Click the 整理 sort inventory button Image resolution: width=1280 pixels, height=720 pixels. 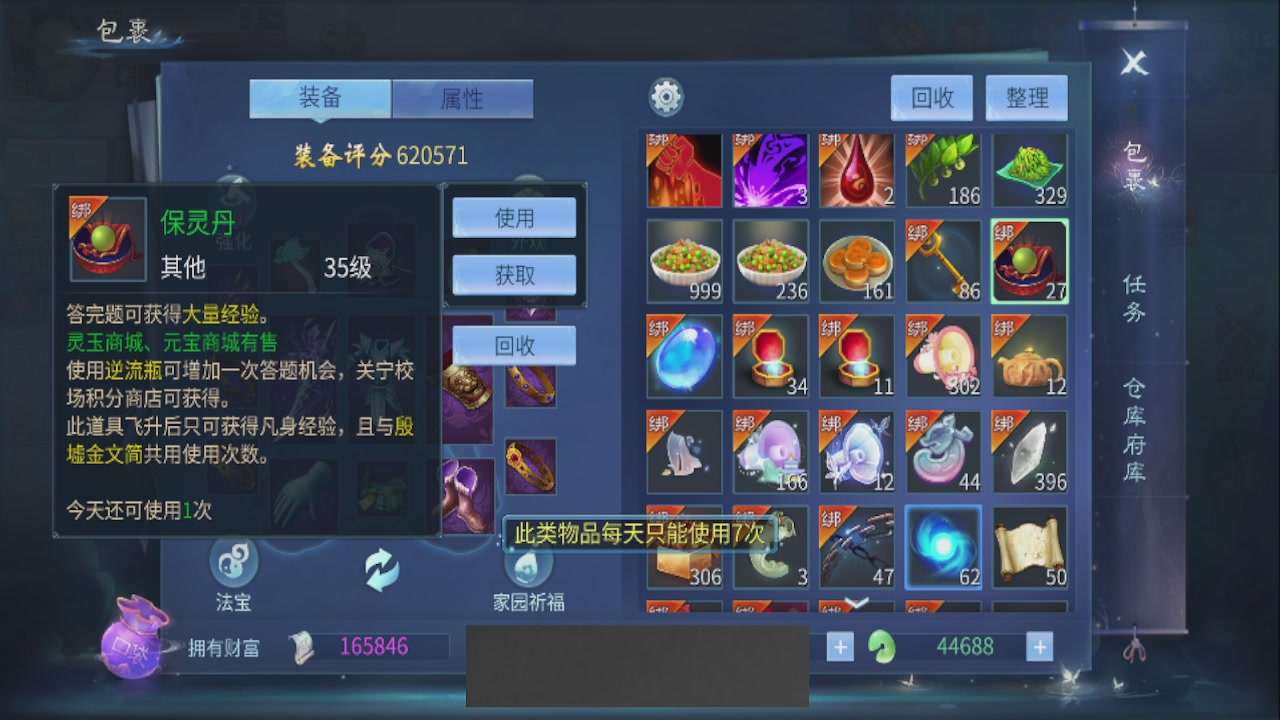pos(1027,97)
